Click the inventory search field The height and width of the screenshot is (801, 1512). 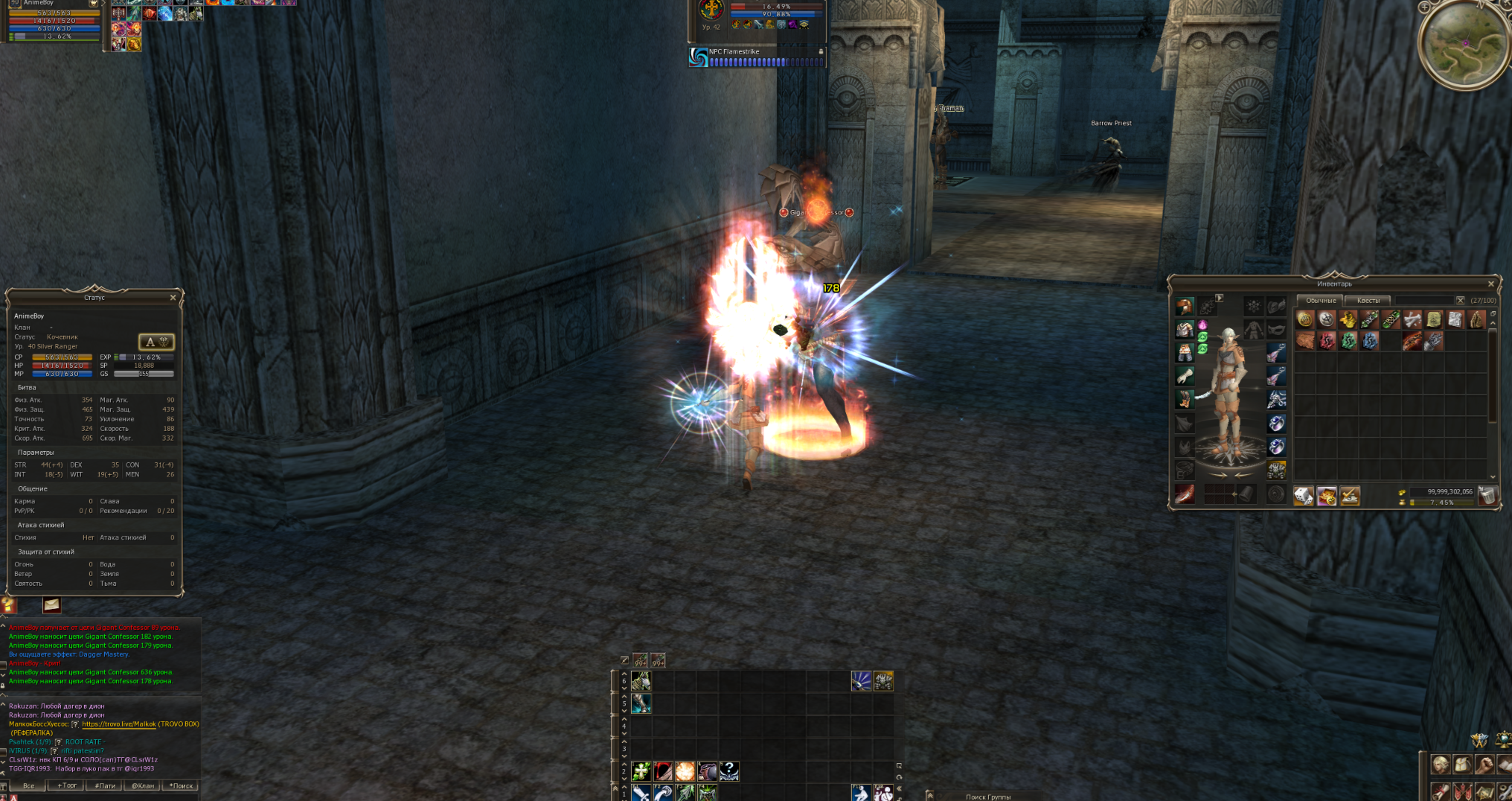tap(1424, 301)
